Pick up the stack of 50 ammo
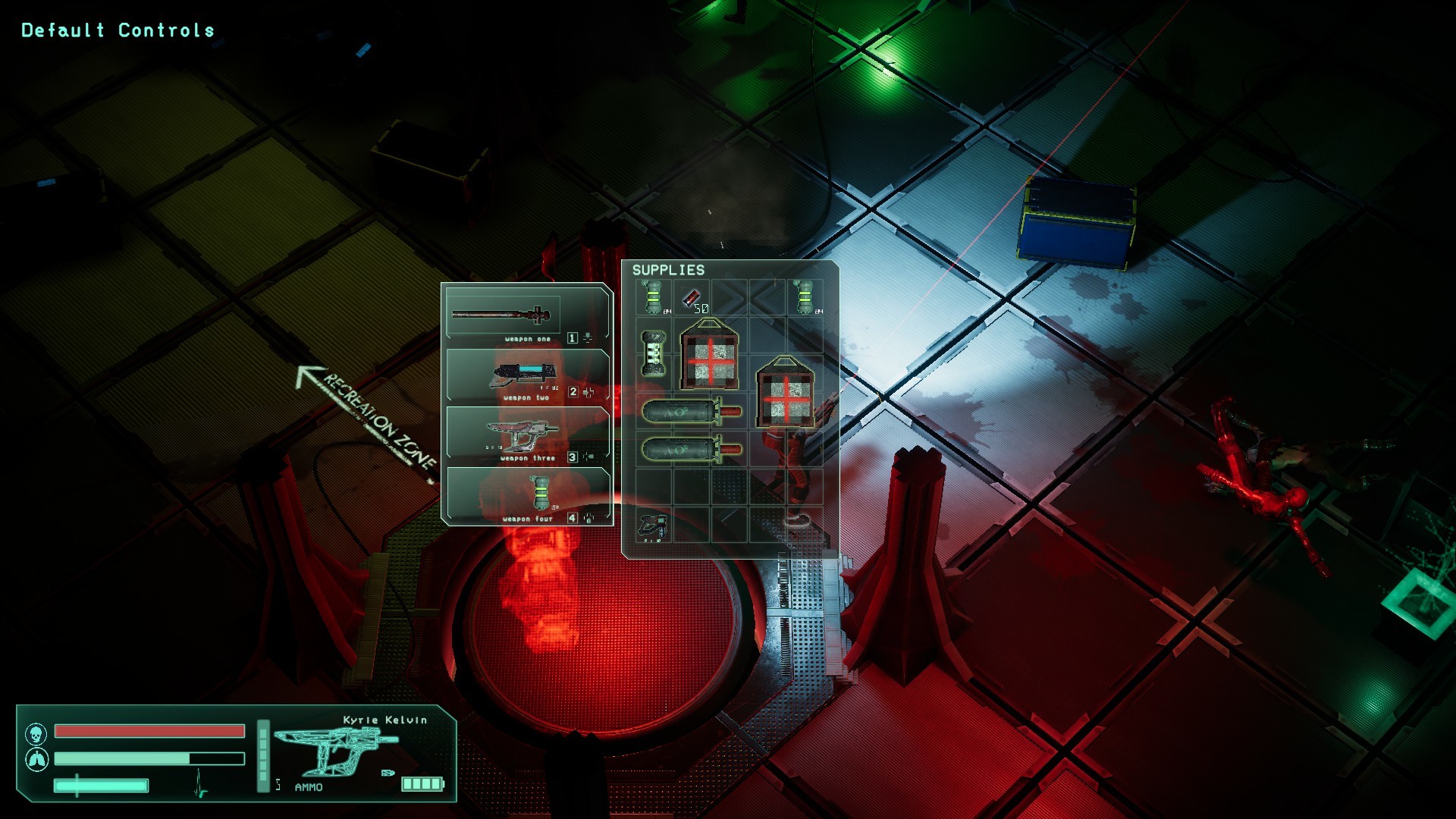 click(694, 300)
